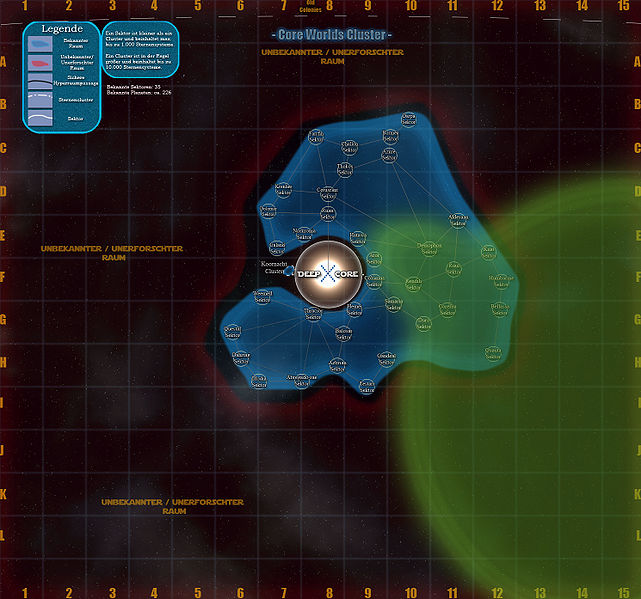
Task: Select the Azure Sektor node
Action: click(x=390, y=154)
